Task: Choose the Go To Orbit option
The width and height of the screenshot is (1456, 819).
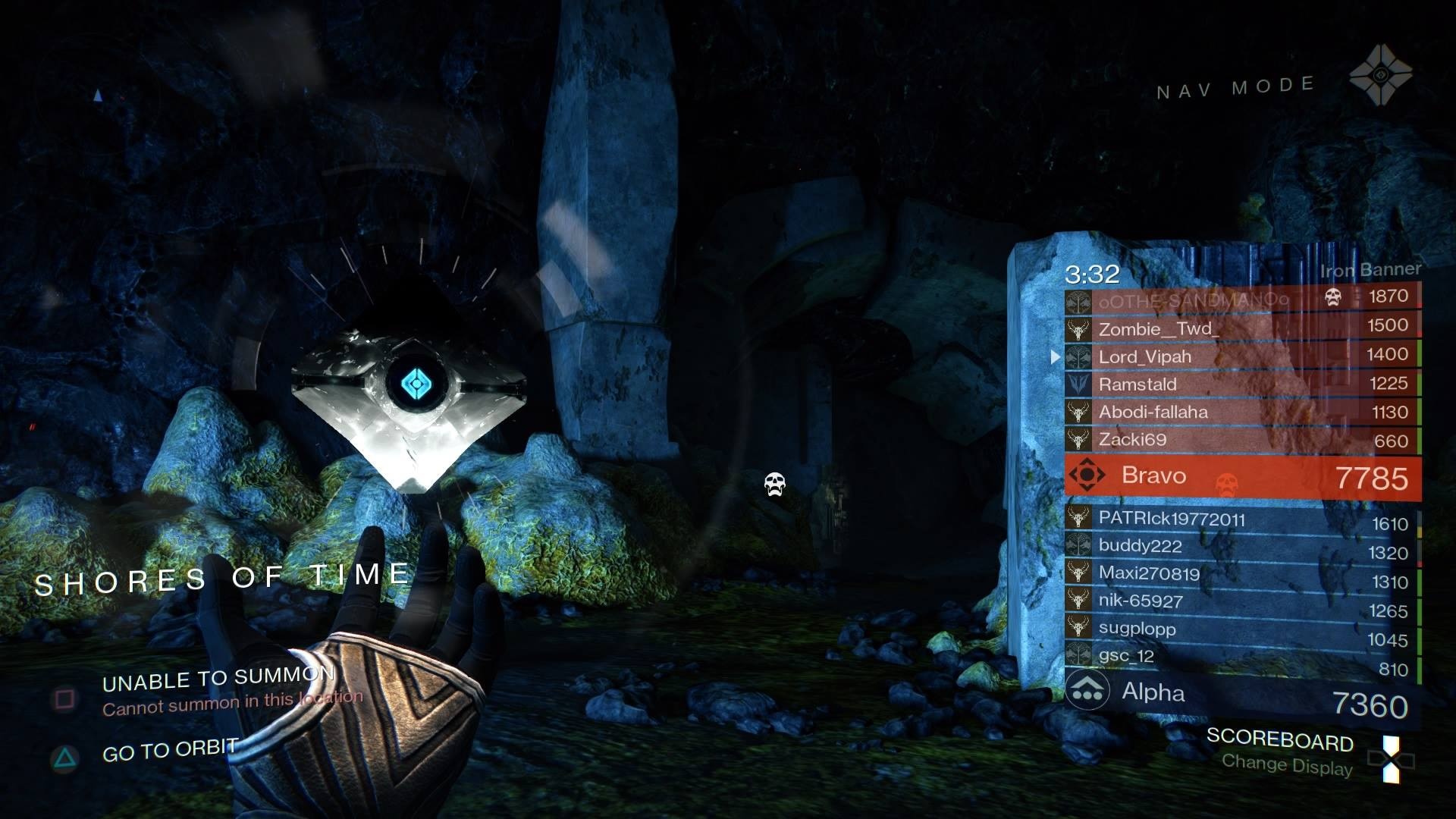Action: (x=169, y=752)
